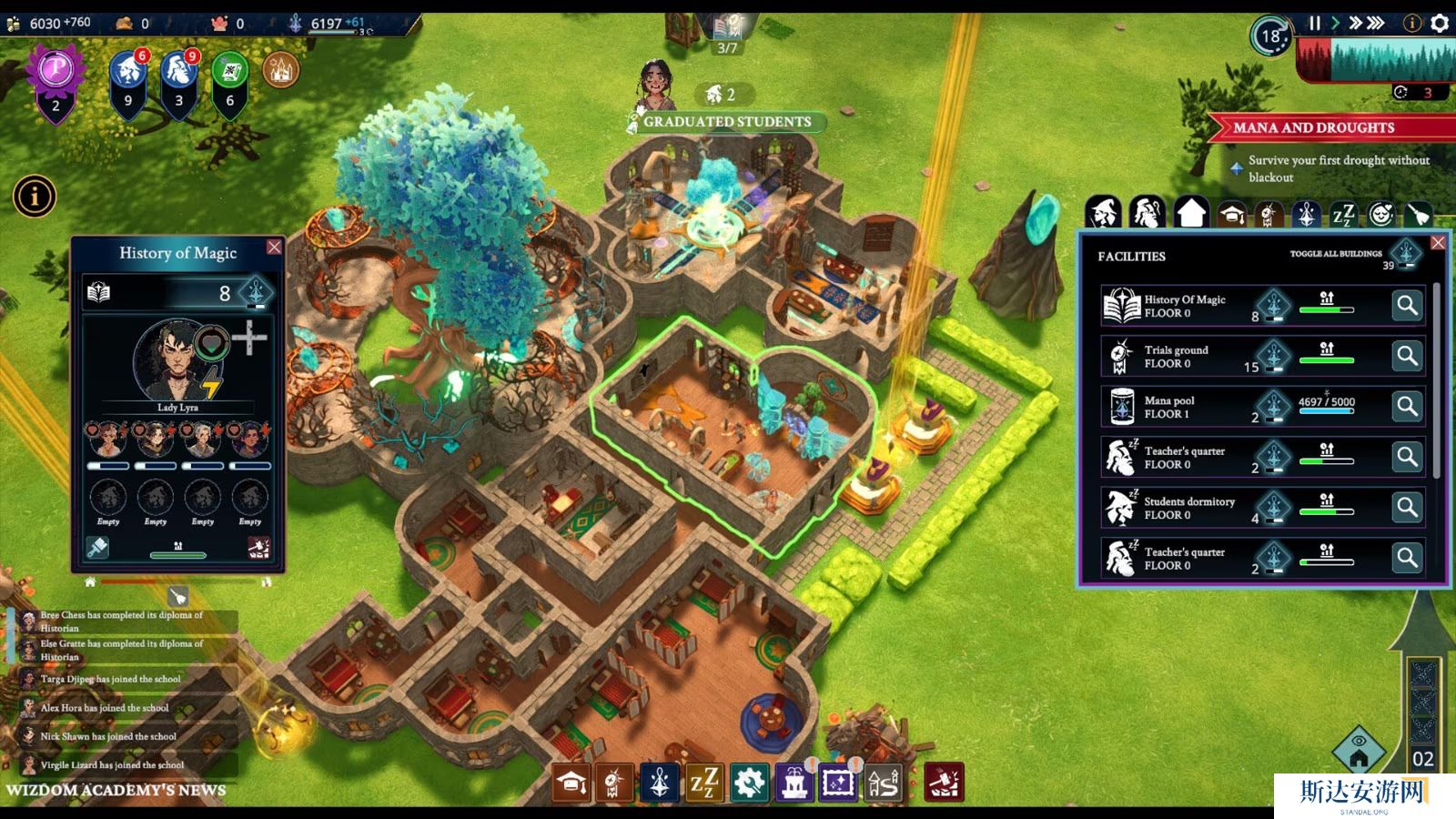Switch to the broom tab above Facilities

[x=1419, y=214]
